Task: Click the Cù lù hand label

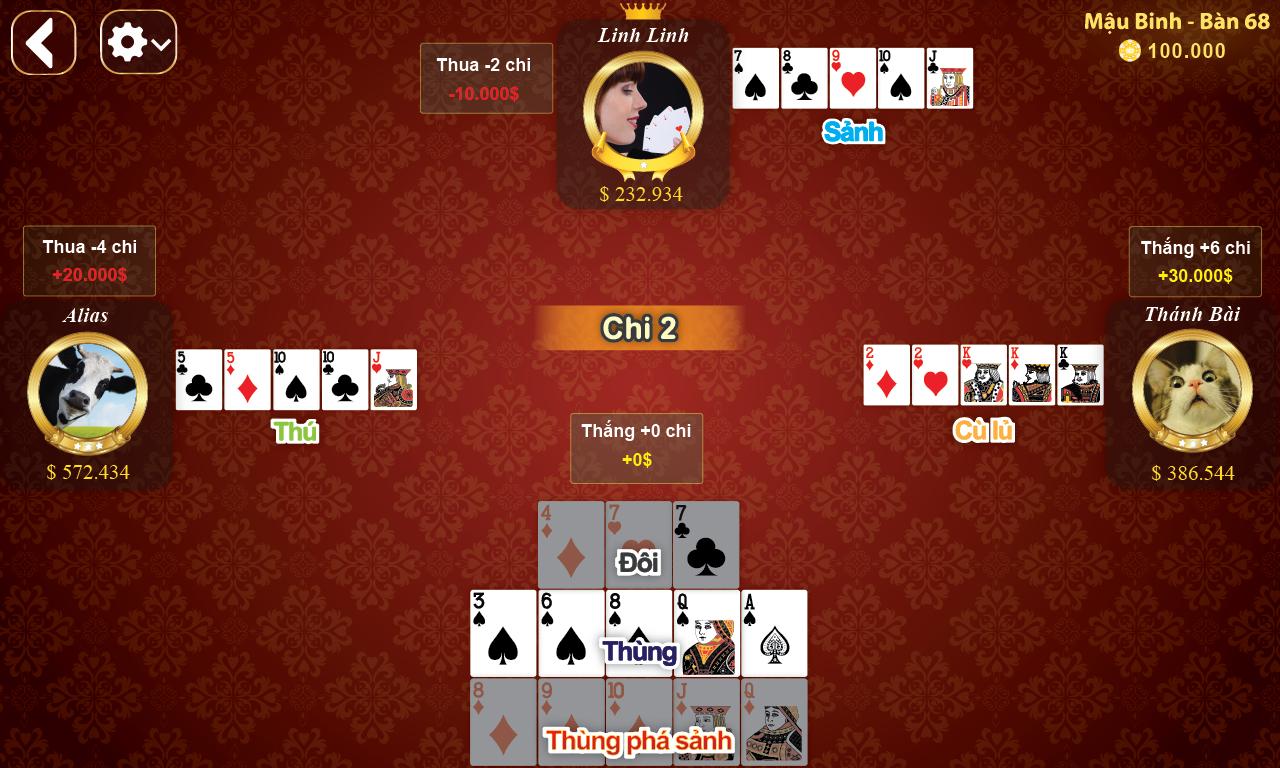Action: [x=982, y=431]
